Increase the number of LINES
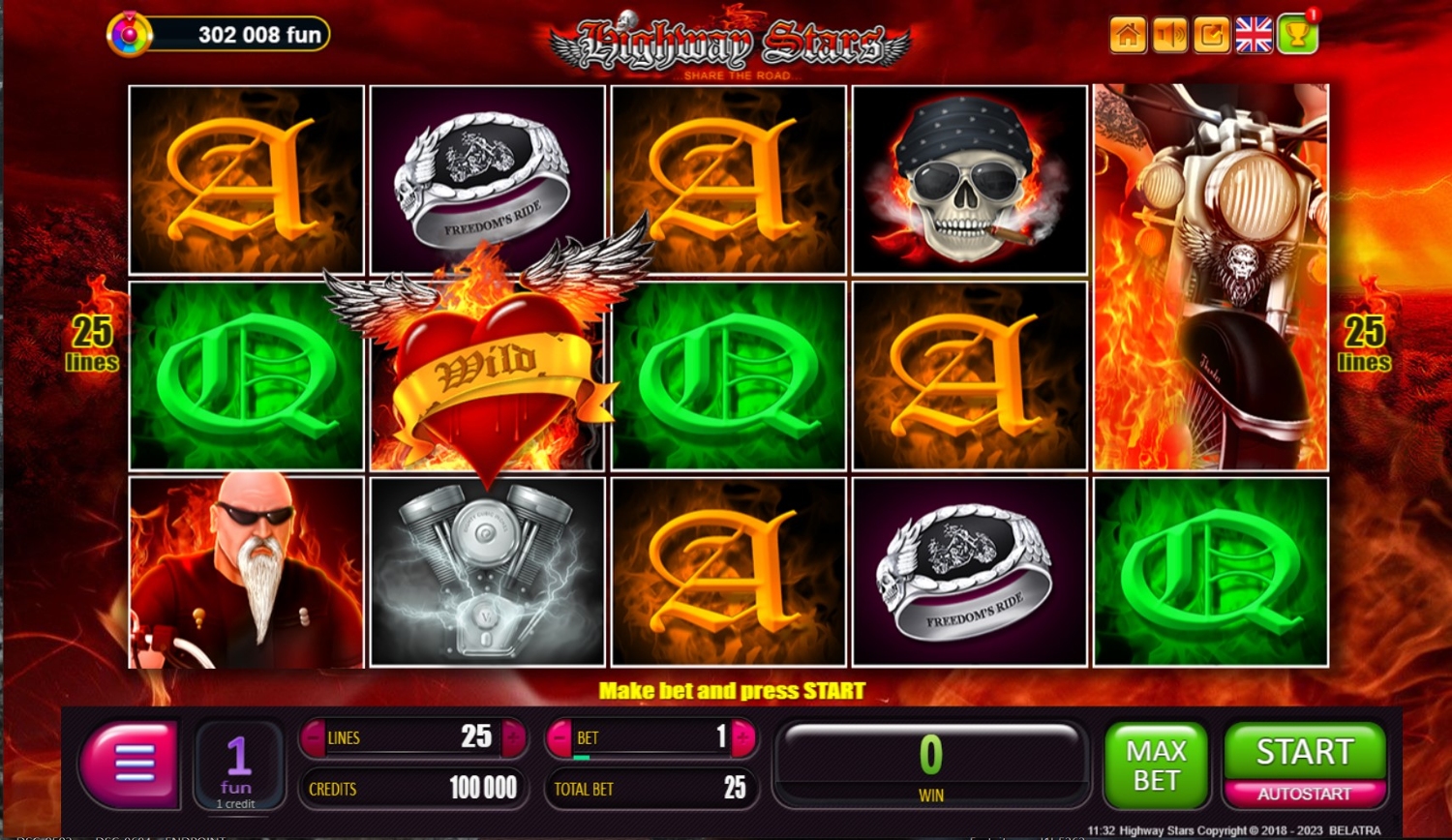The width and height of the screenshot is (1452, 840). coord(513,738)
